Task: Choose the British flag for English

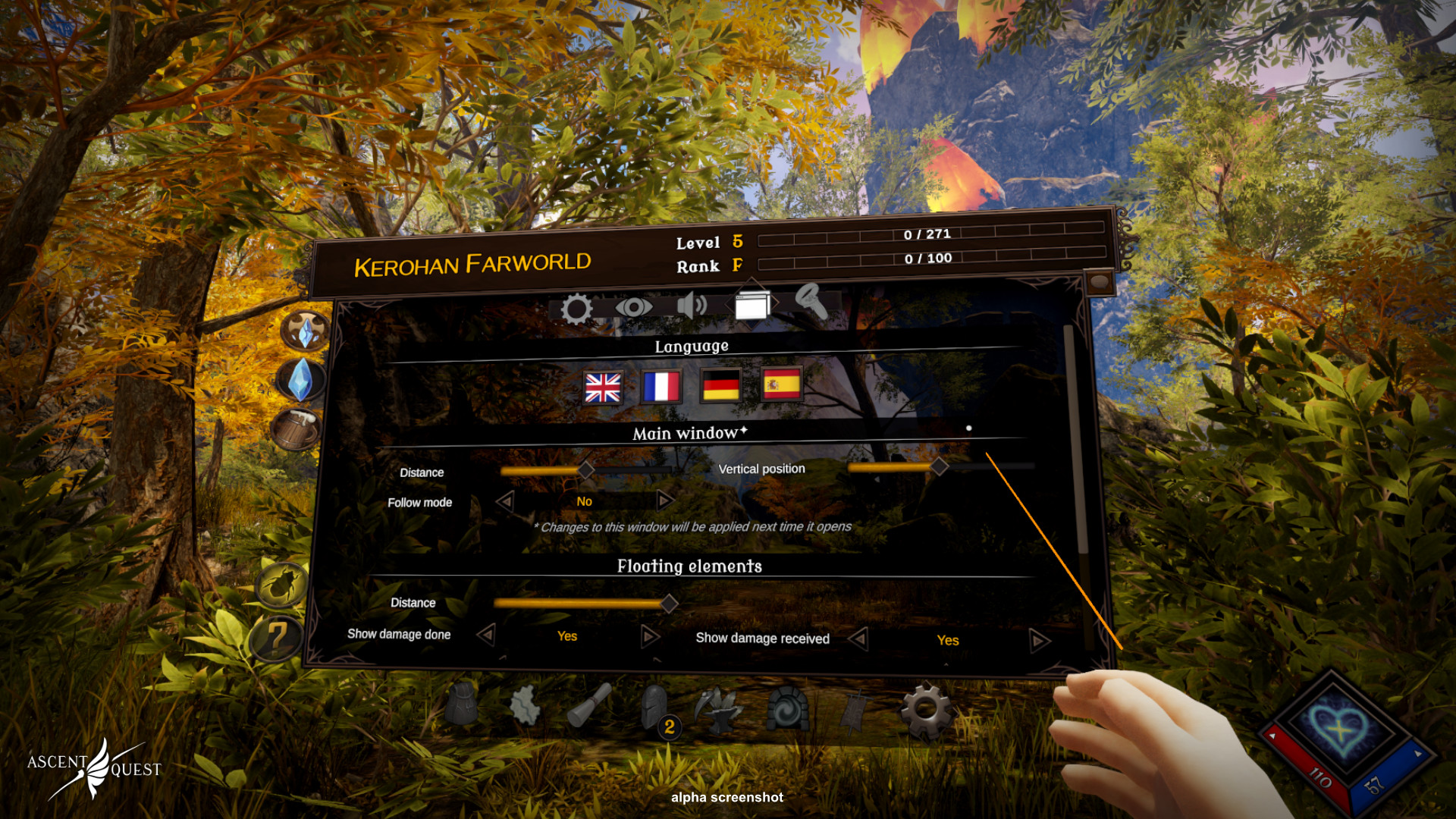Action: (x=603, y=388)
